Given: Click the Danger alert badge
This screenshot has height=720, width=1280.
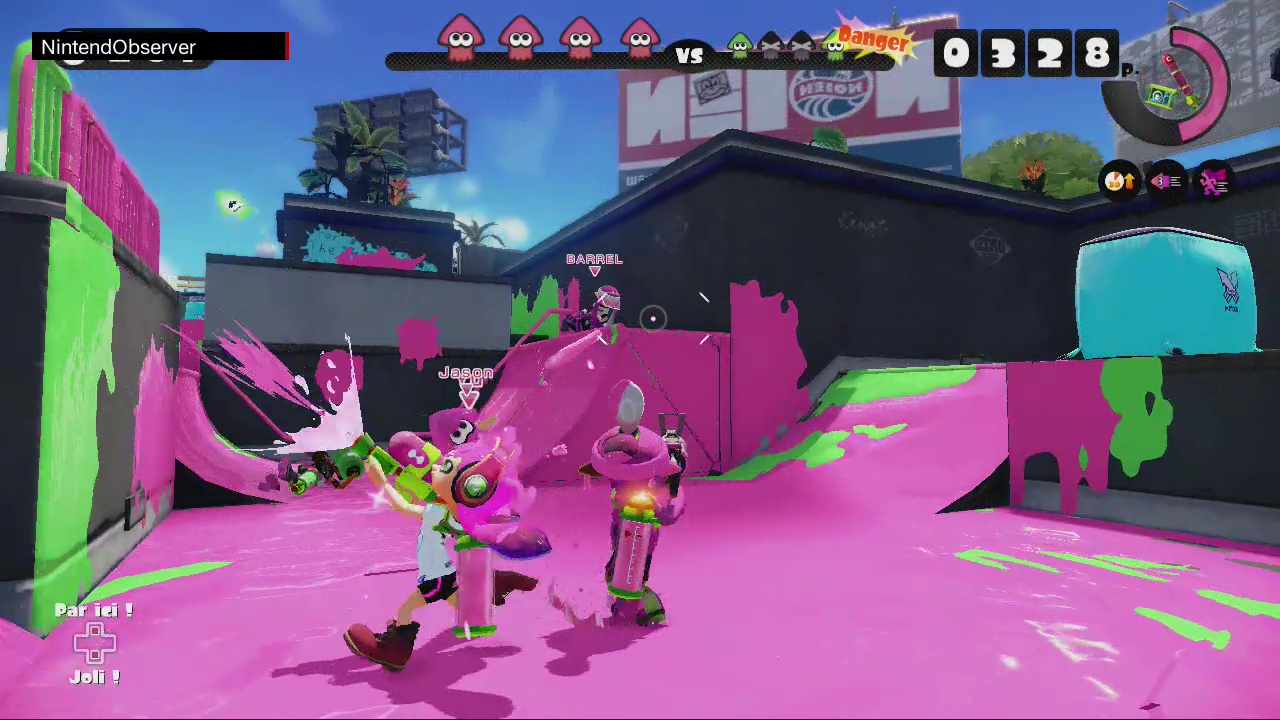Looking at the screenshot, I should pyautogui.click(x=873, y=41).
